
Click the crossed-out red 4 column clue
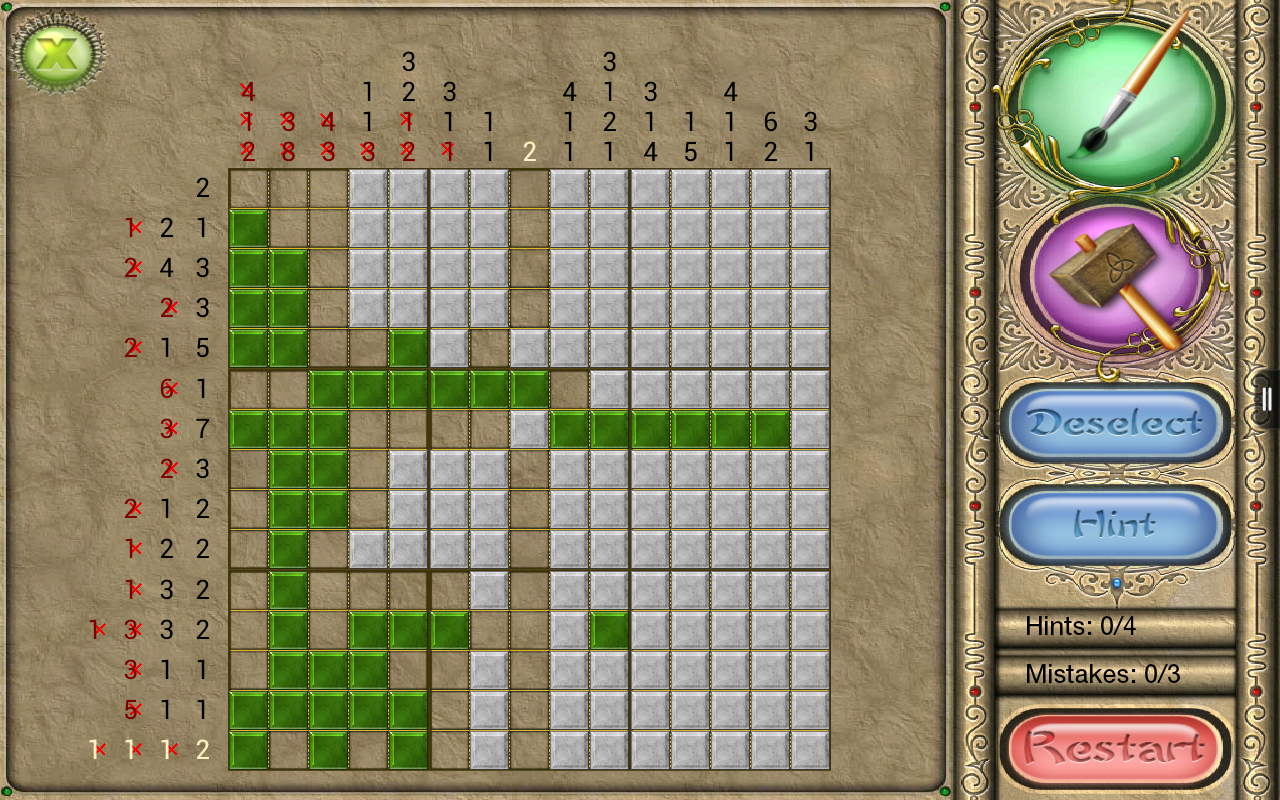(248, 93)
